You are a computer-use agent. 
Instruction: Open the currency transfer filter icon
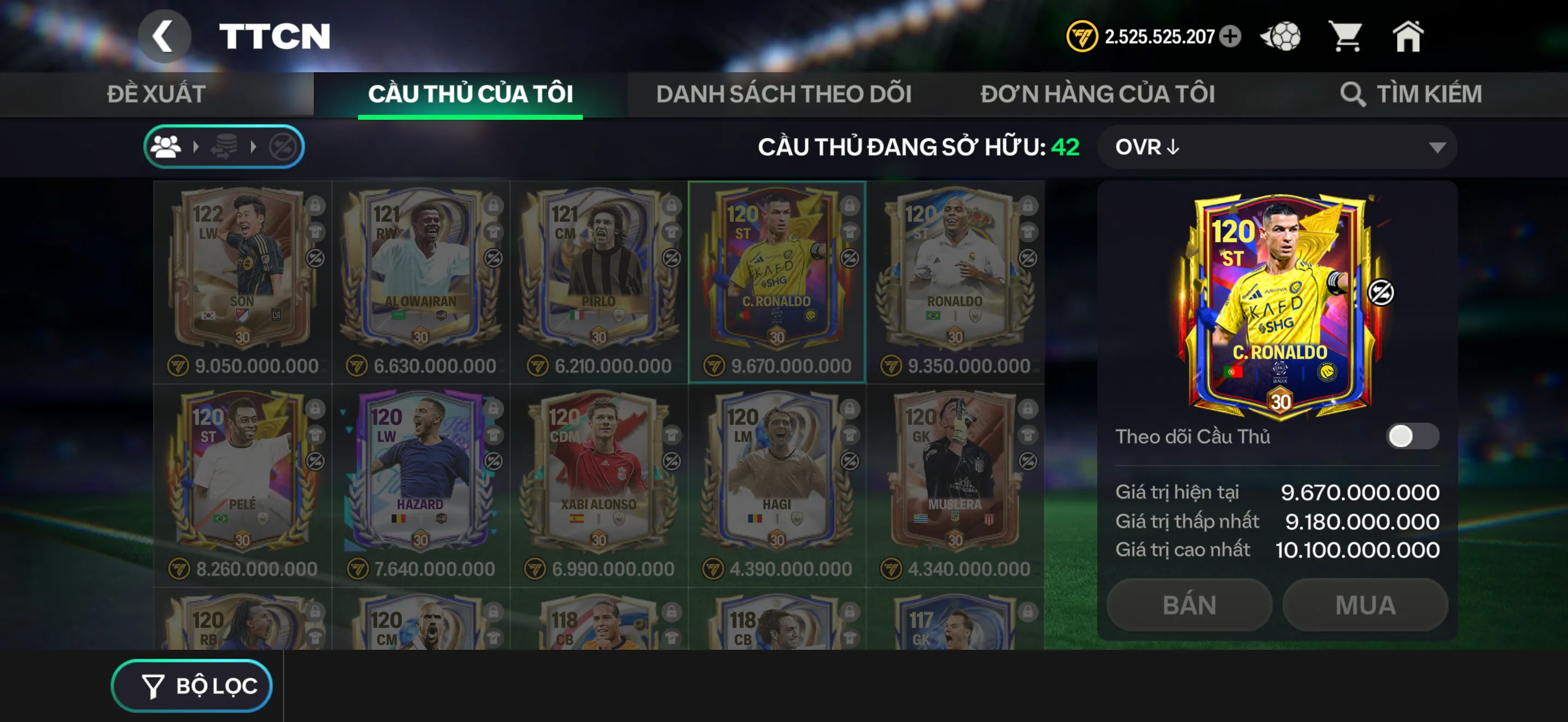(226, 145)
